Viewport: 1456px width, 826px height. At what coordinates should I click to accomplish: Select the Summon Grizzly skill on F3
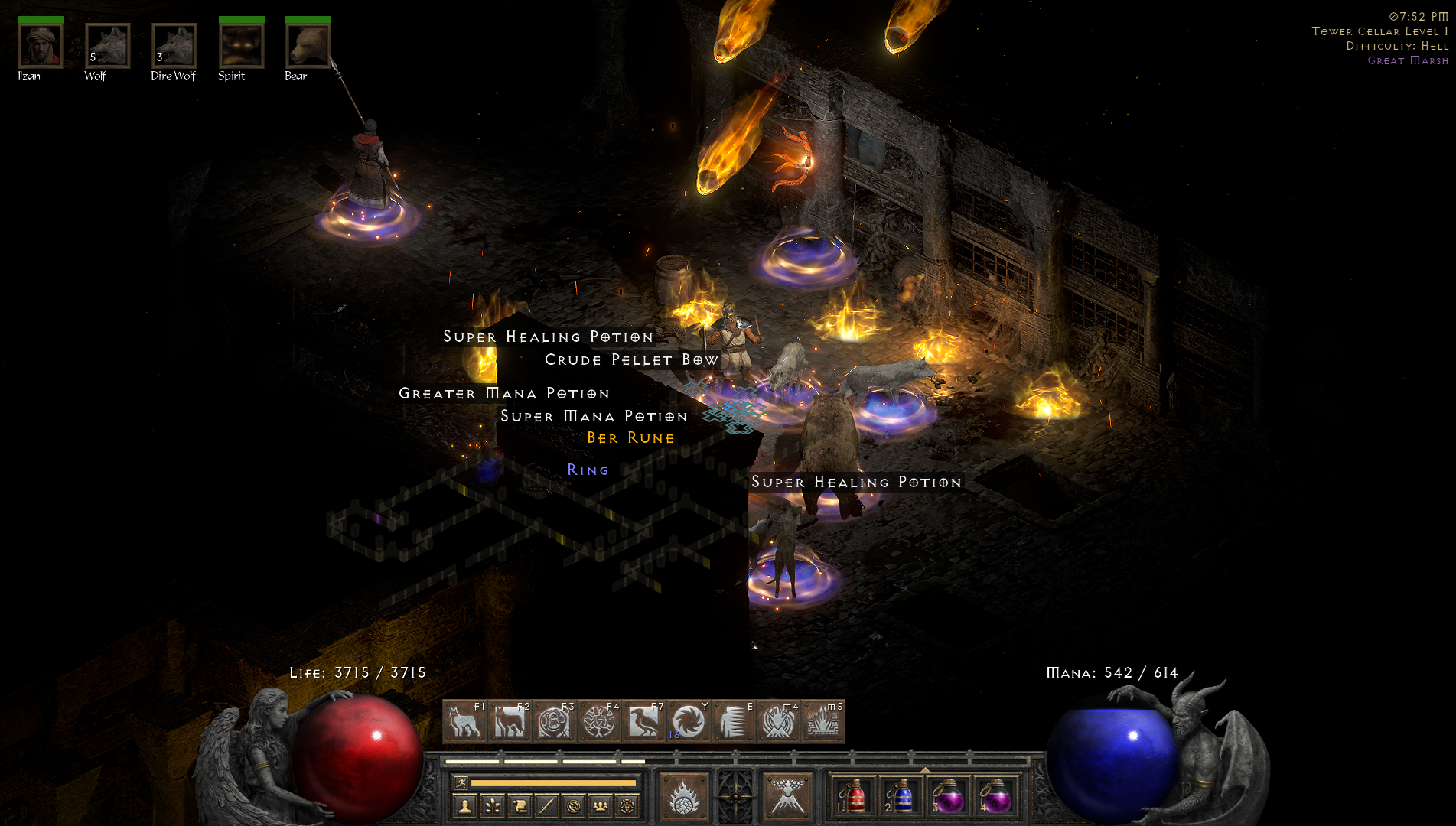[x=555, y=720]
